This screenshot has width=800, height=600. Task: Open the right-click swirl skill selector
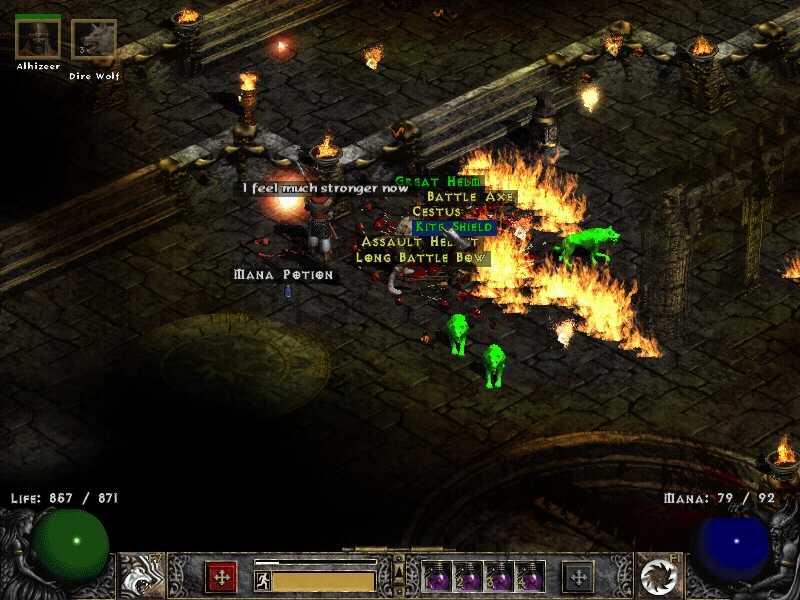tap(658, 575)
